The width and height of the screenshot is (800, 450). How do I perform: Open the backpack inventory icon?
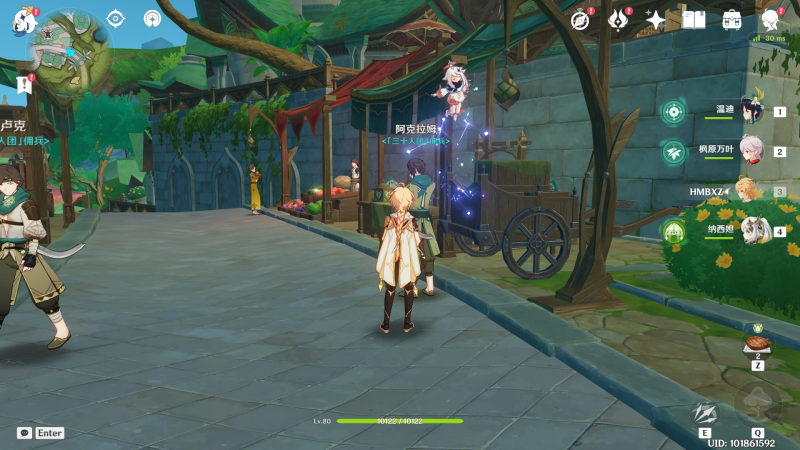(x=732, y=20)
